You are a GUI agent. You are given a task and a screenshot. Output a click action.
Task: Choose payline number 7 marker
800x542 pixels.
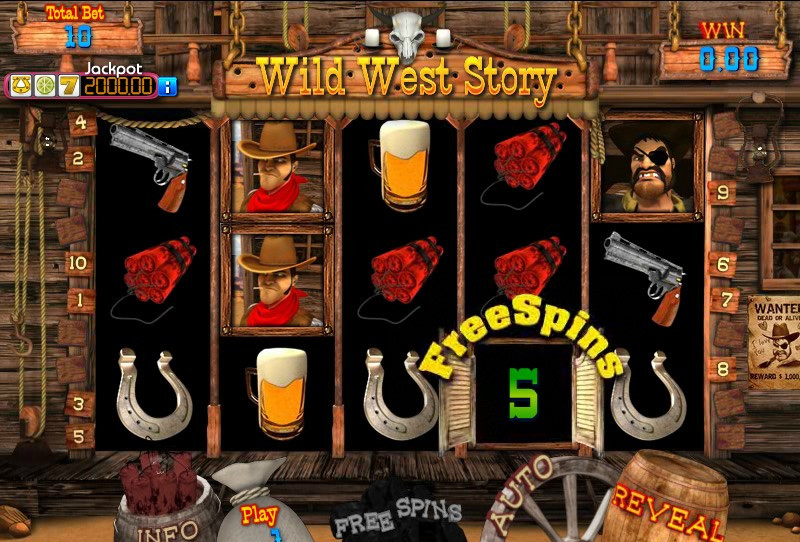click(x=722, y=299)
